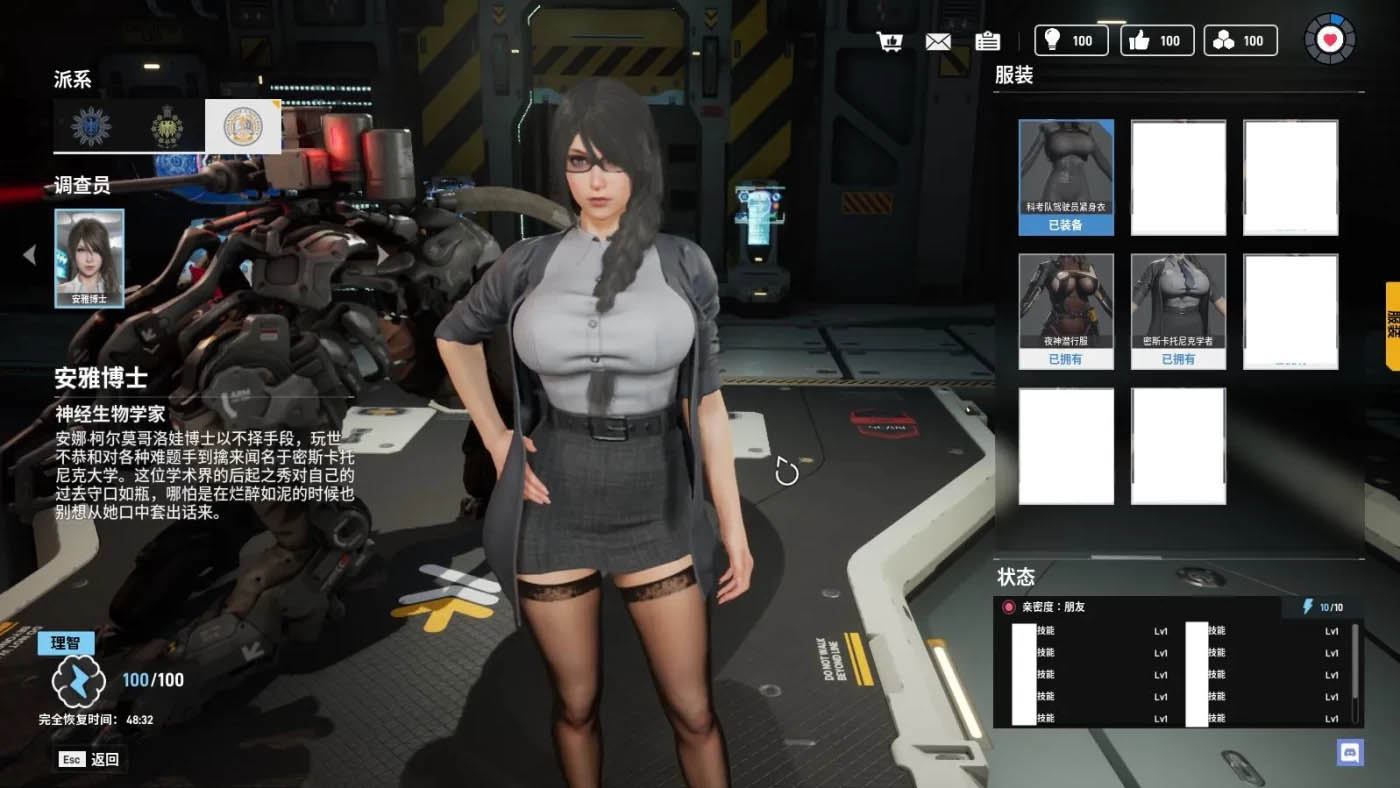
Task: Switch to the gold eagle faction emblem
Action: [x=167, y=126]
